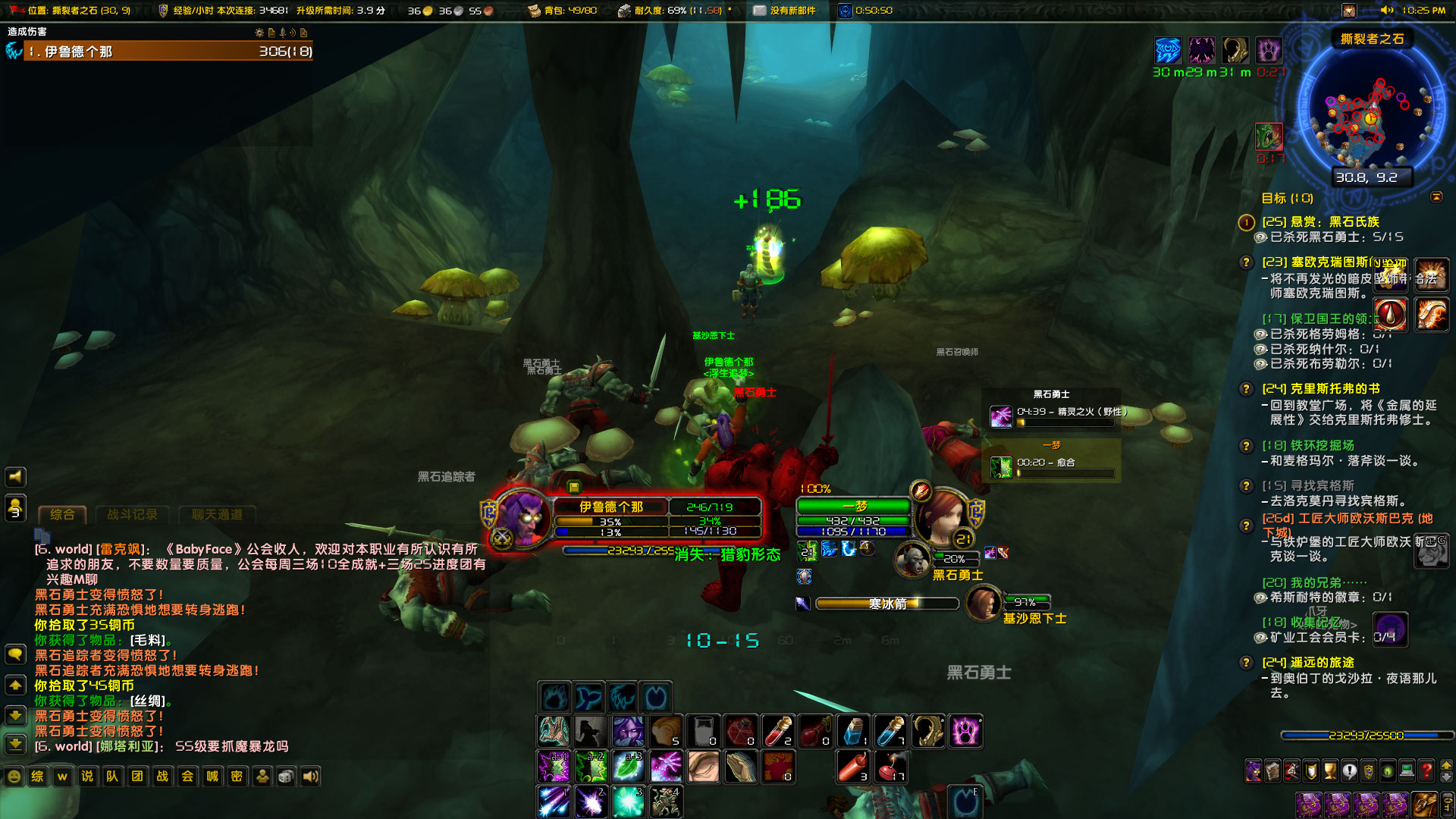1456x819 pixels.
Task: Click the up arrow to page the bag bar
Action: pyautogui.click(x=1446, y=764)
